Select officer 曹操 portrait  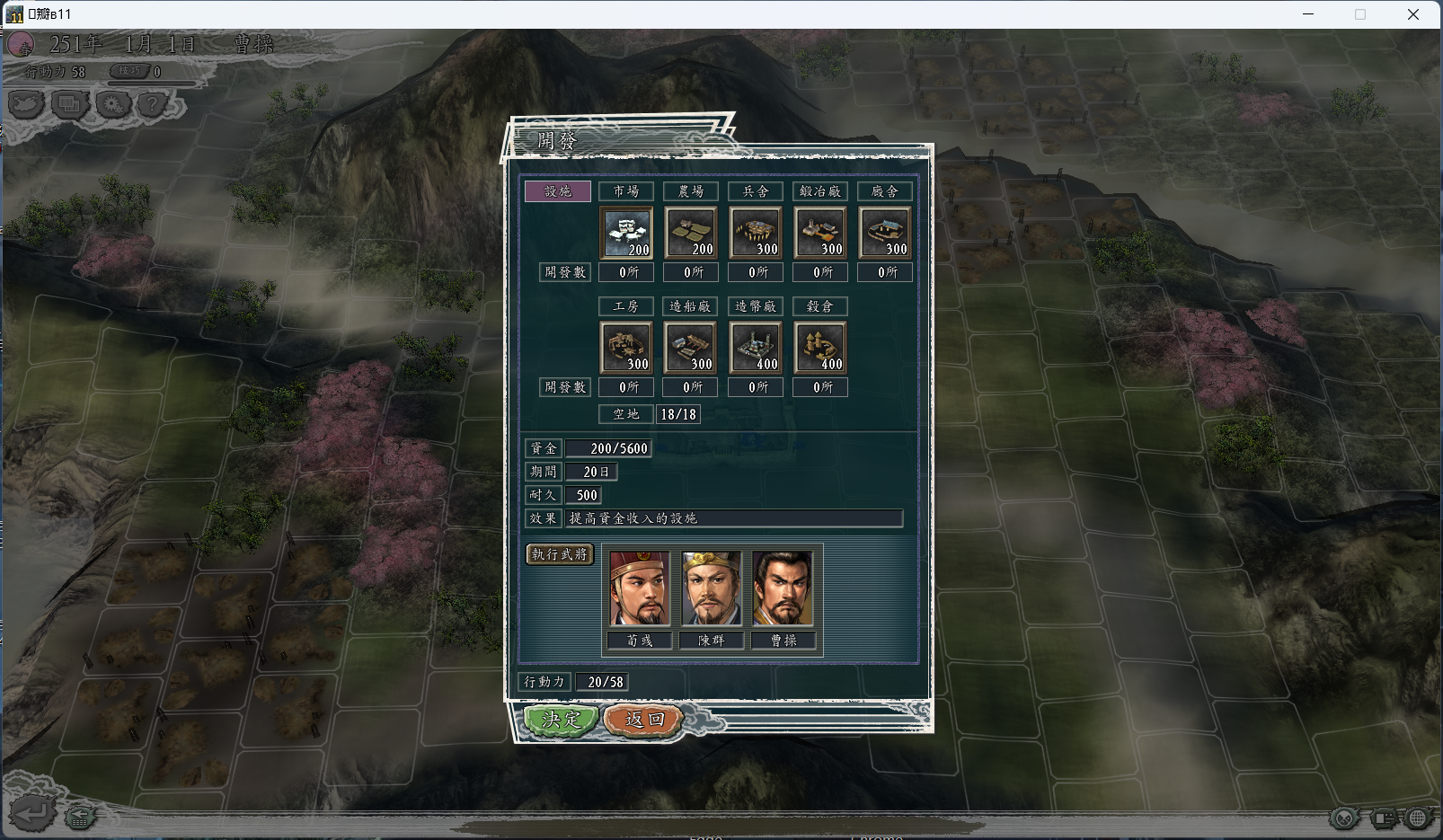pyautogui.click(x=783, y=589)
